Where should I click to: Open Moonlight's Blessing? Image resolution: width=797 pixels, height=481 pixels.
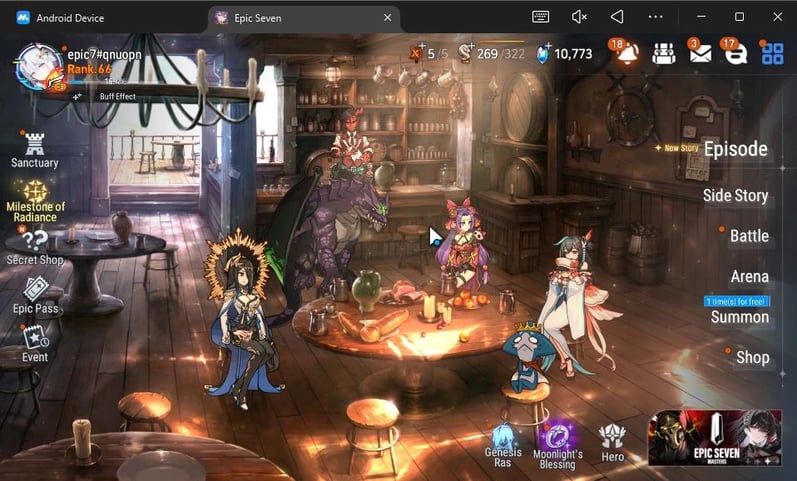557,444
